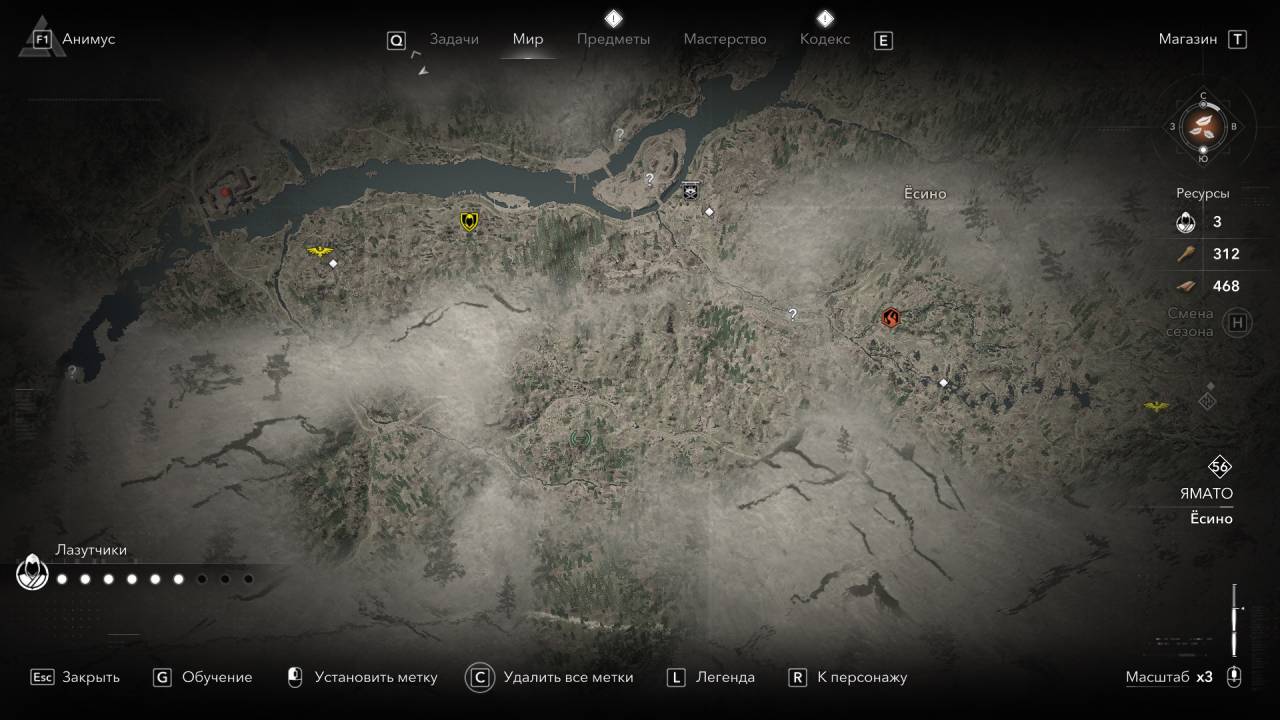Screen dimensions: 1280x720
Task: Click the Смена сезона season change button
Action: pos(1238,322)
